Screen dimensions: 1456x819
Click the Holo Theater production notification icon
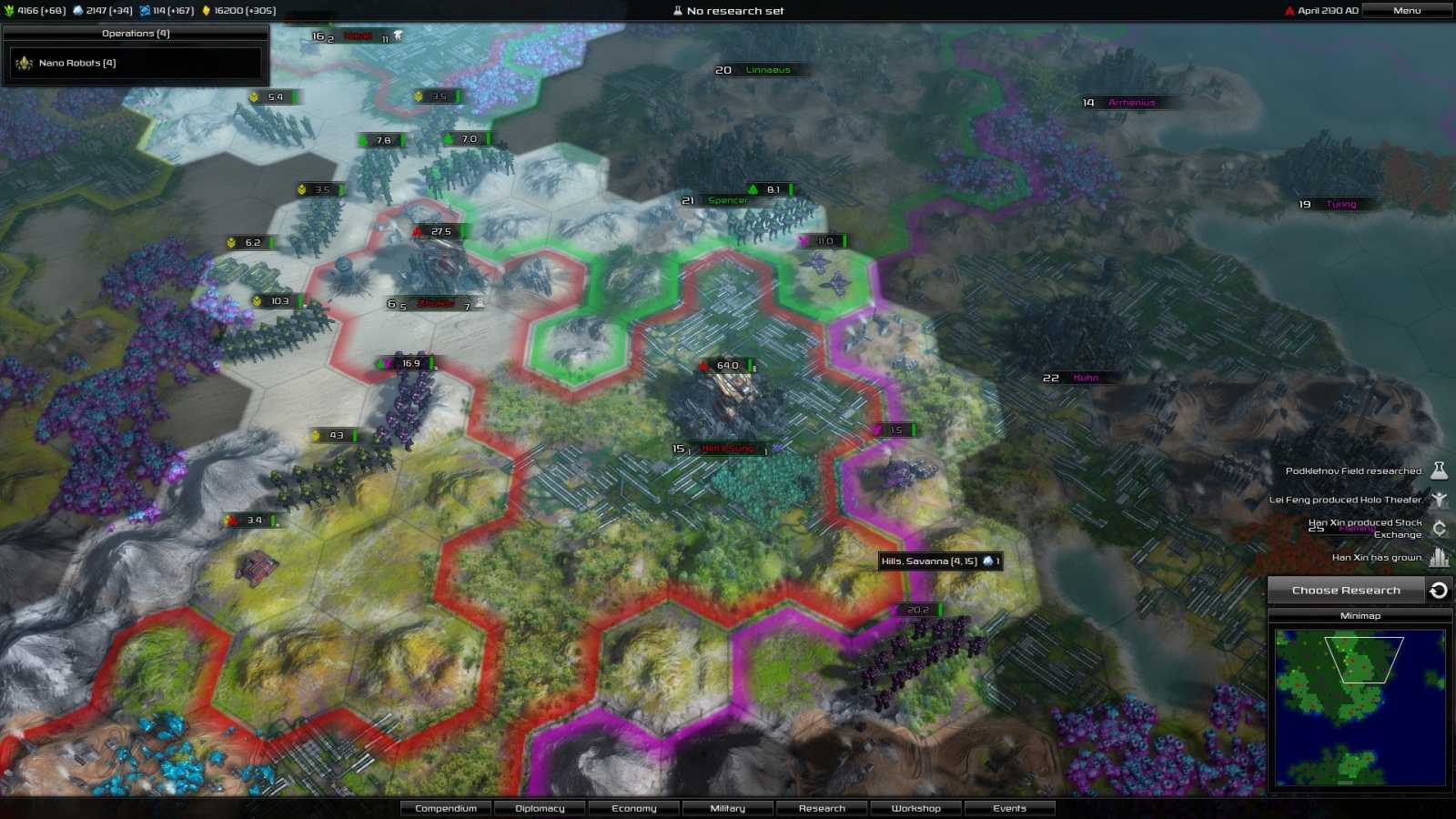pyautogui.click(x=1439, y=500)
